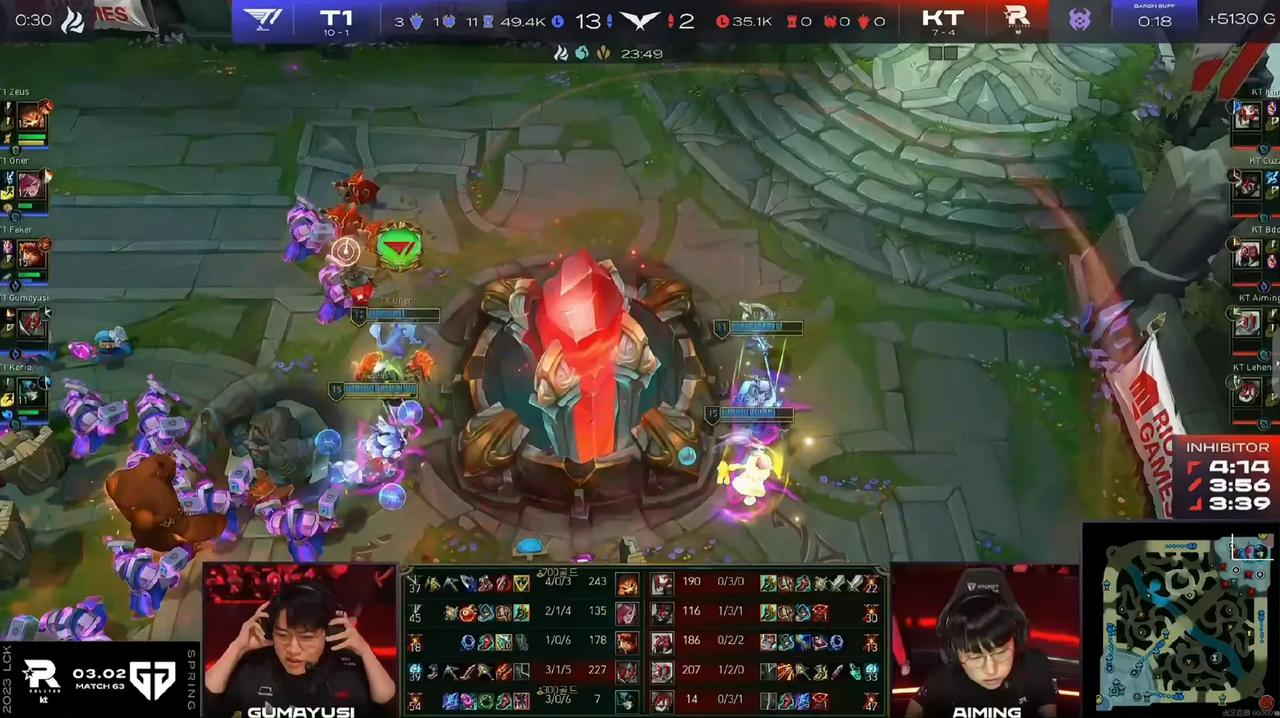Click the inhibitor respawn timer panel

coord(1226,477)
